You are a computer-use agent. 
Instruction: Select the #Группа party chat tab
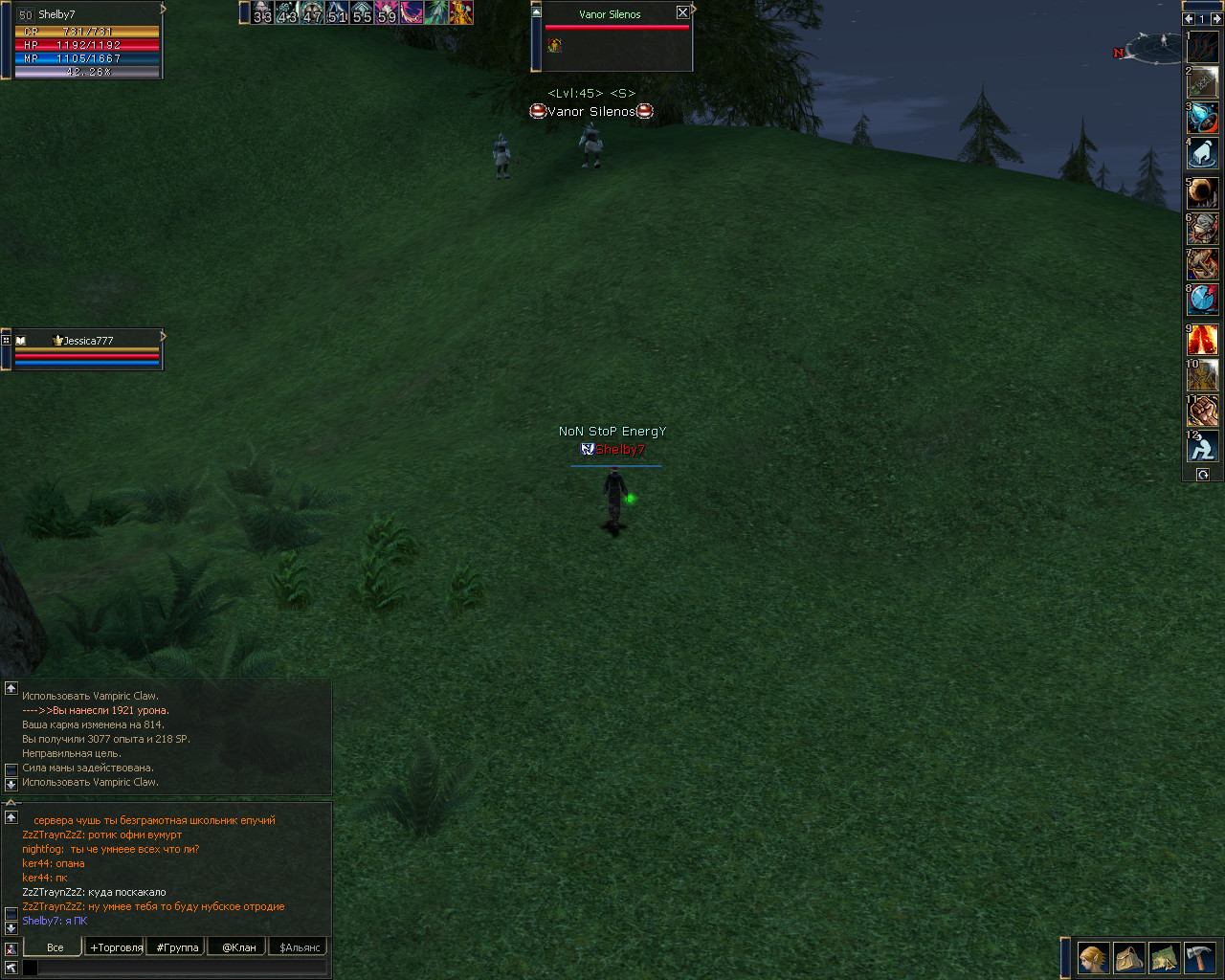point(177,947)
